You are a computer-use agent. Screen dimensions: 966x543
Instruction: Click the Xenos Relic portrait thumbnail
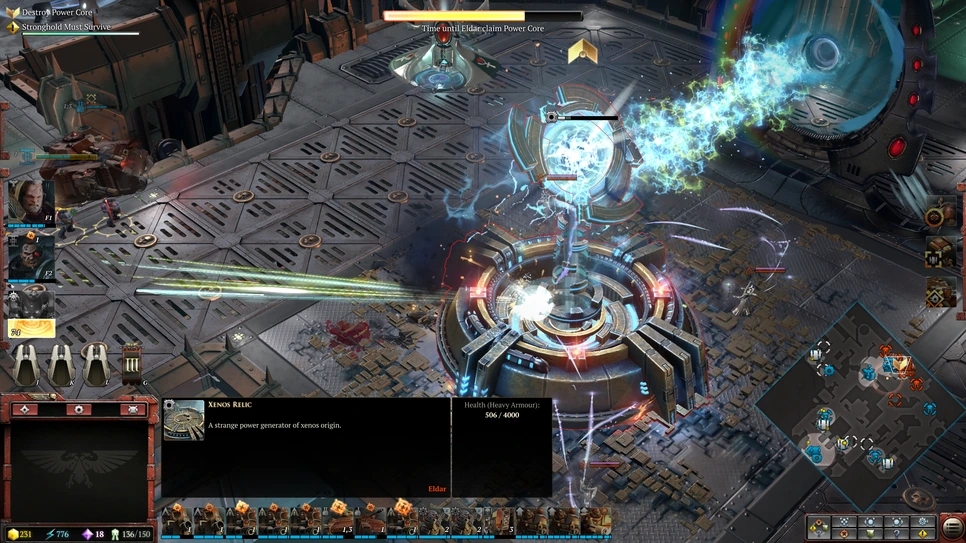184,421
